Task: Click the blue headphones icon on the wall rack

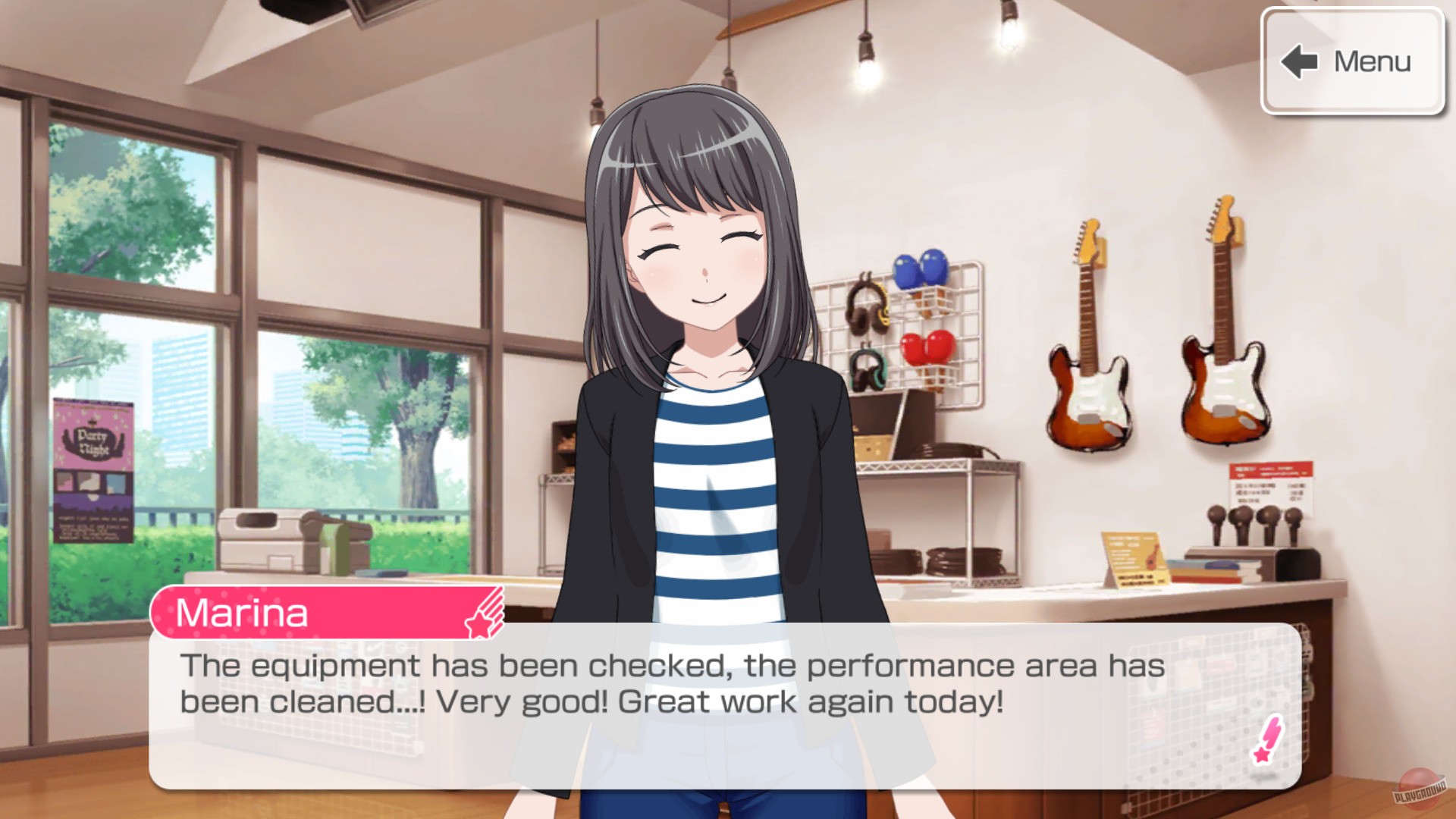Action: click(921, 269)
